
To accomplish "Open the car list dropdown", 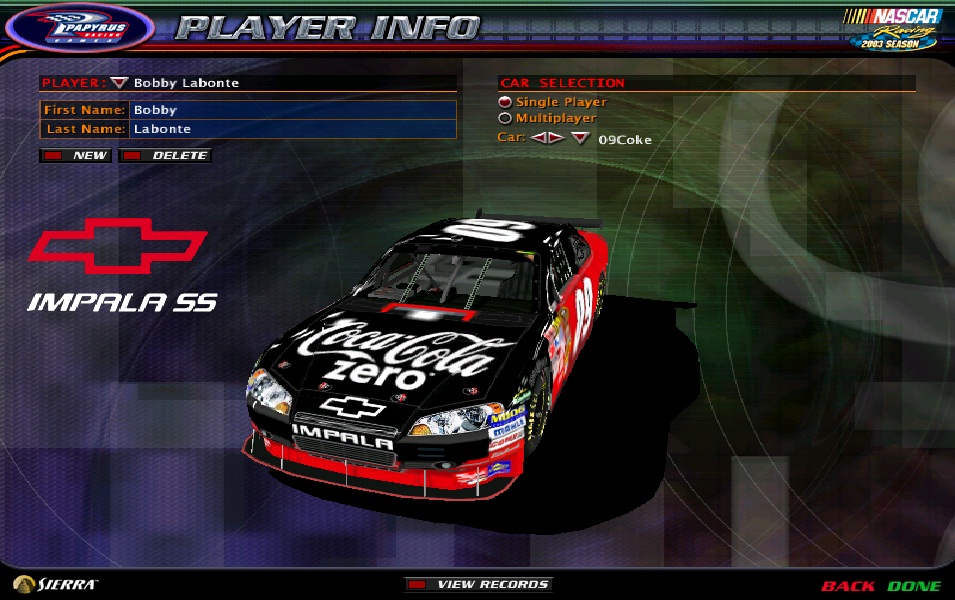I will pyautogui.click(x=580, y=139).
